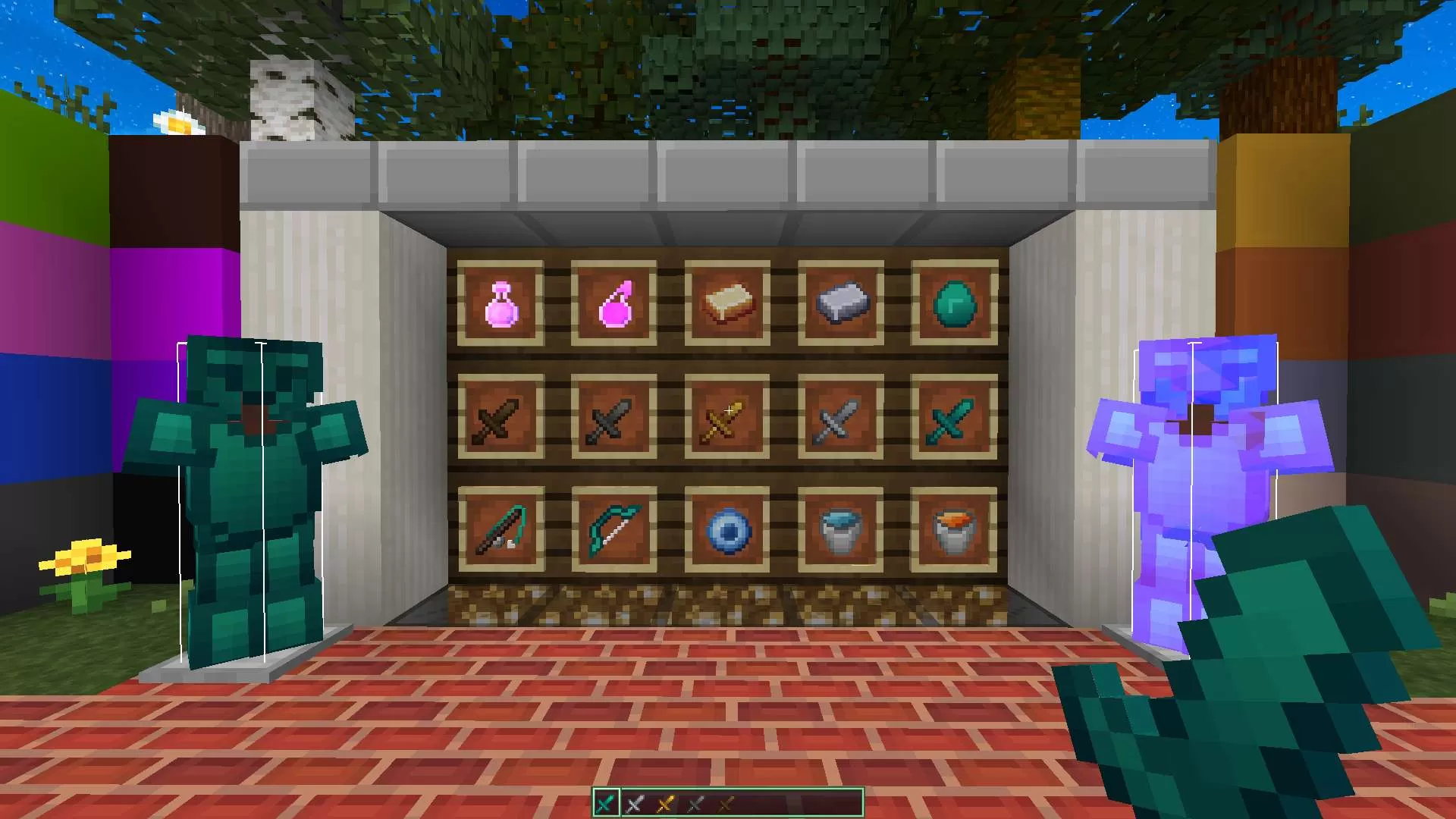
Task: Click the iron sword hotbar slot
Action: [635, 803]
